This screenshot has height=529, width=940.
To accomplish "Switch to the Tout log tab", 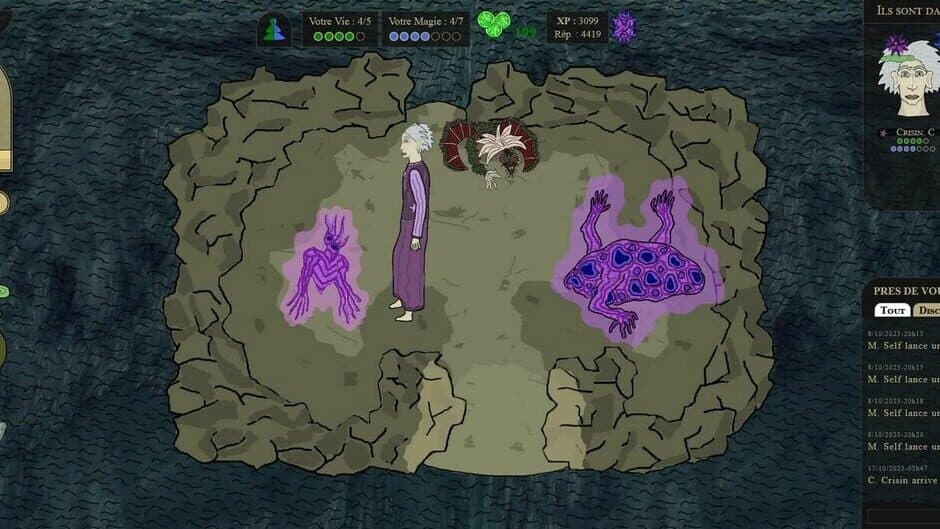I will (892, 310).
